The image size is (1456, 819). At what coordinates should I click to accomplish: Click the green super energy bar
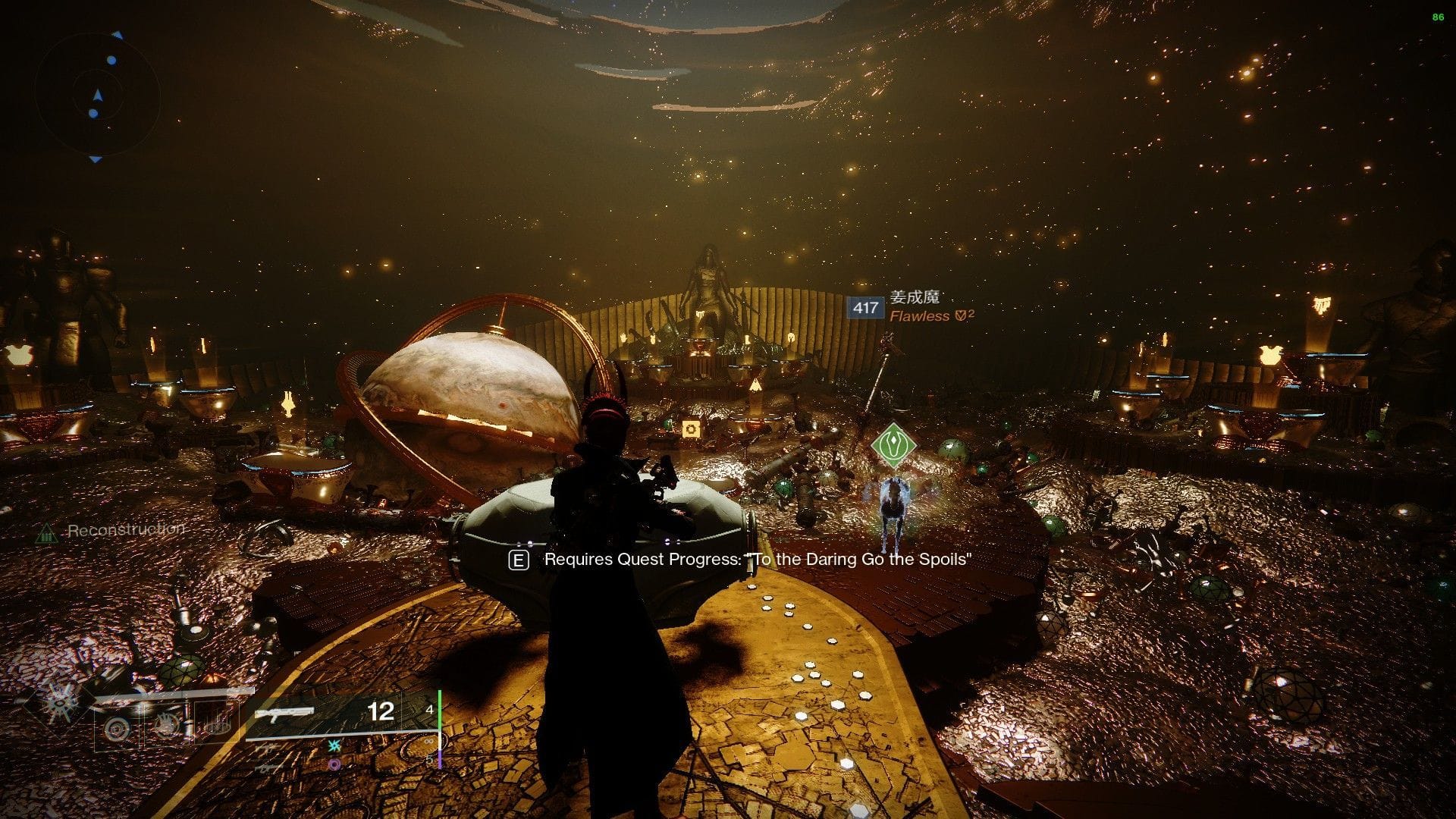(440, 711)
